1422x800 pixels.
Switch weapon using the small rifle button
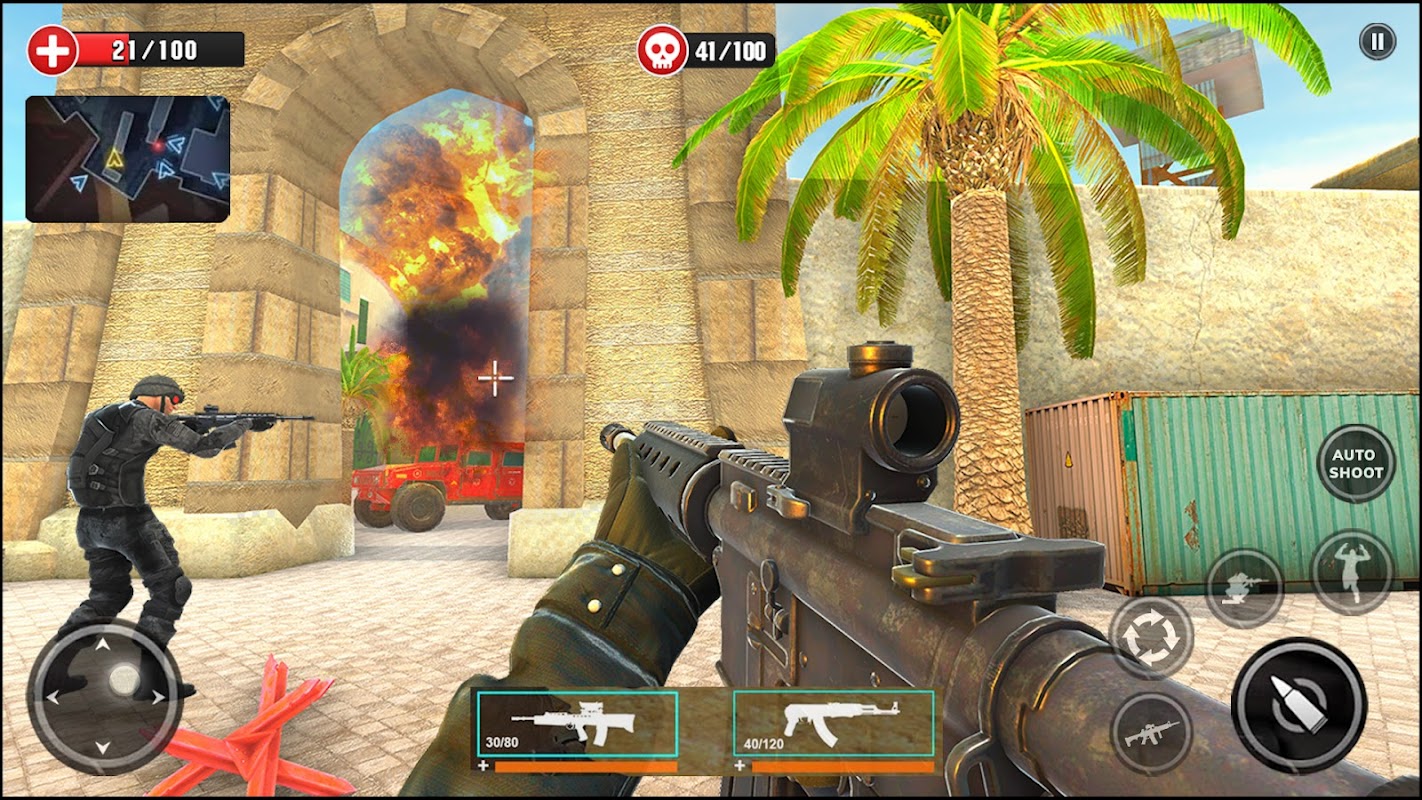[1151, 733]
